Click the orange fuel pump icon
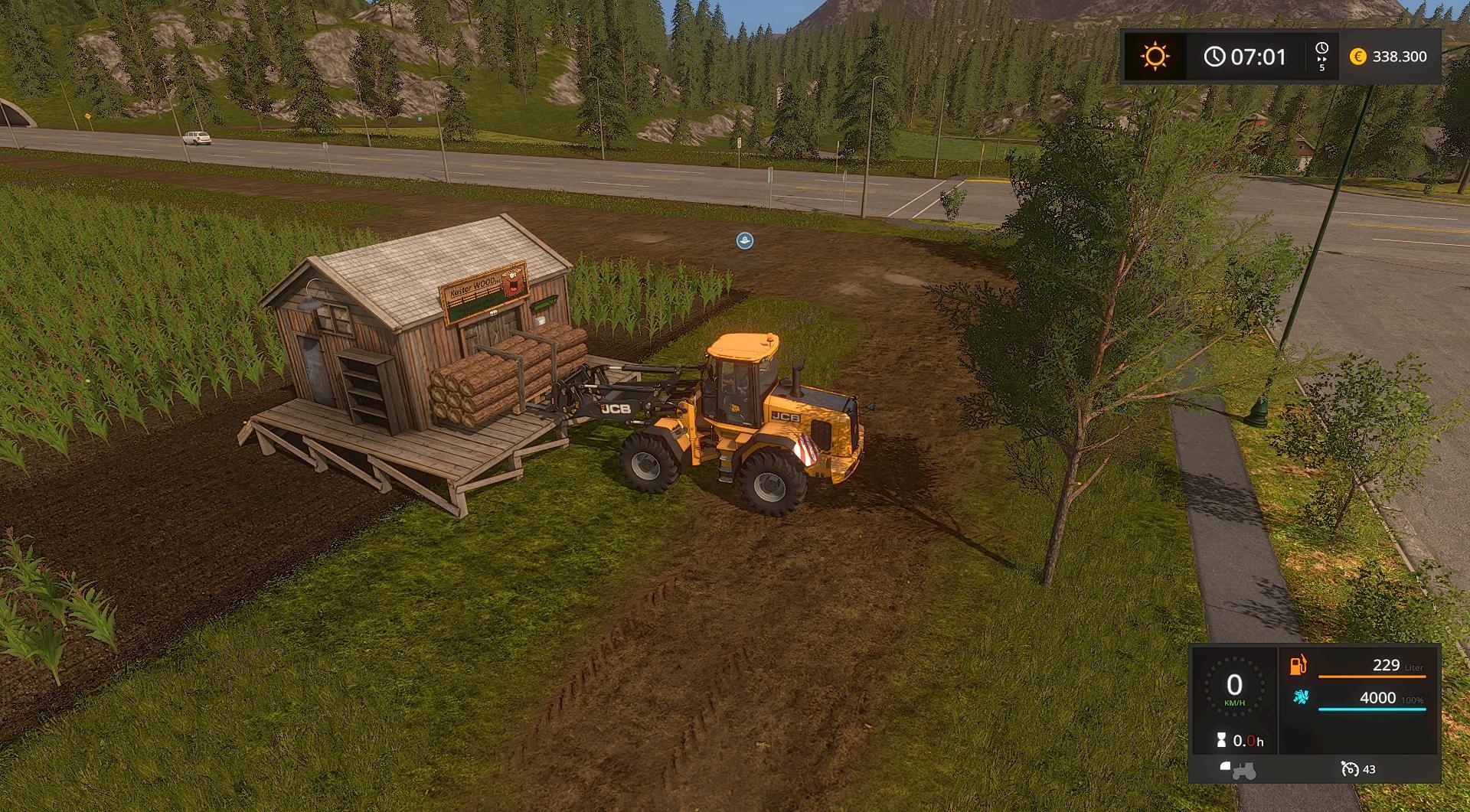 coord(1298,664)
